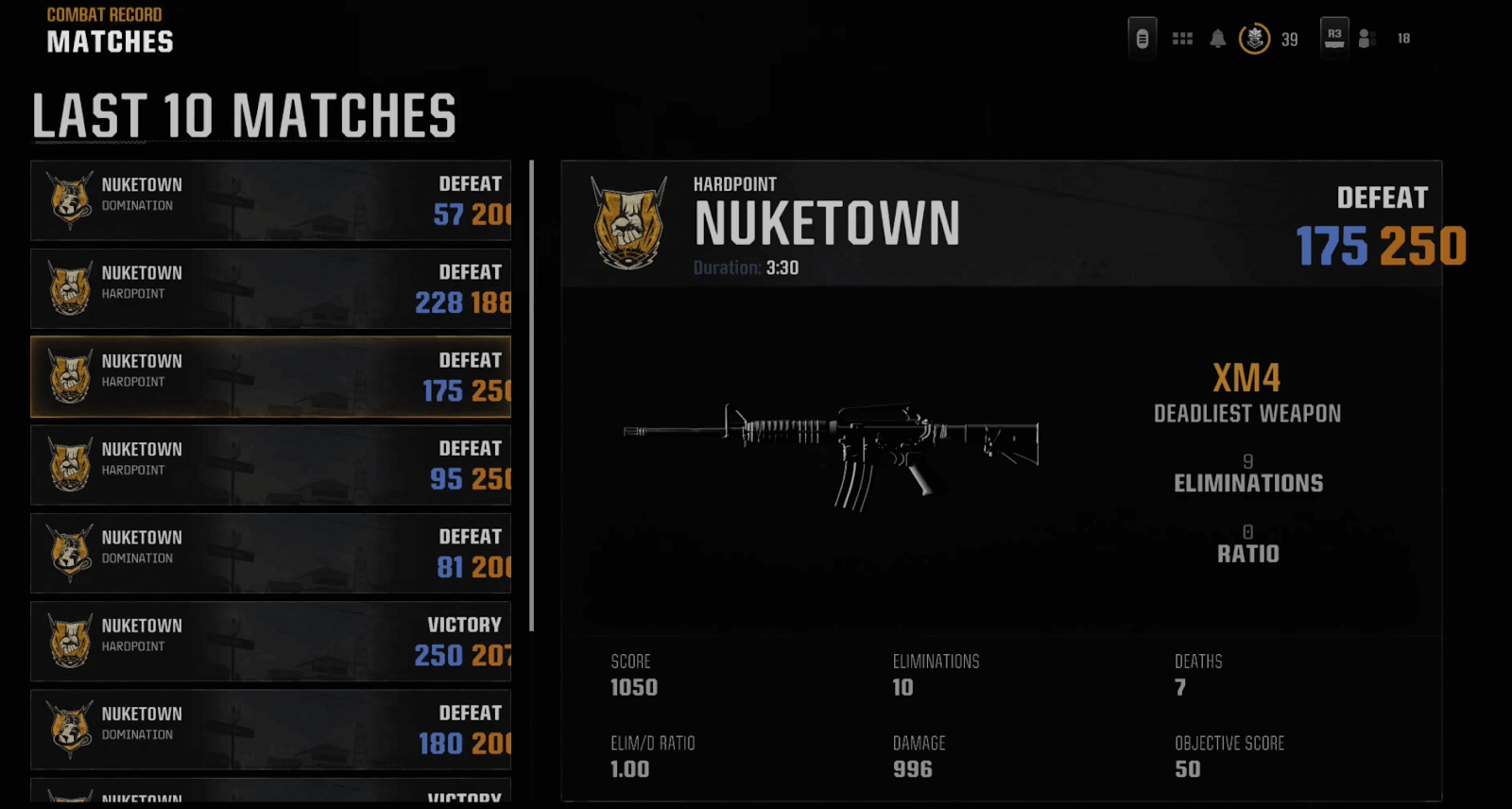The height and width of the screenshot is (809, 1512).
Task: Select the Domination defeat match scored 81
Action: [x=270, y=553]
